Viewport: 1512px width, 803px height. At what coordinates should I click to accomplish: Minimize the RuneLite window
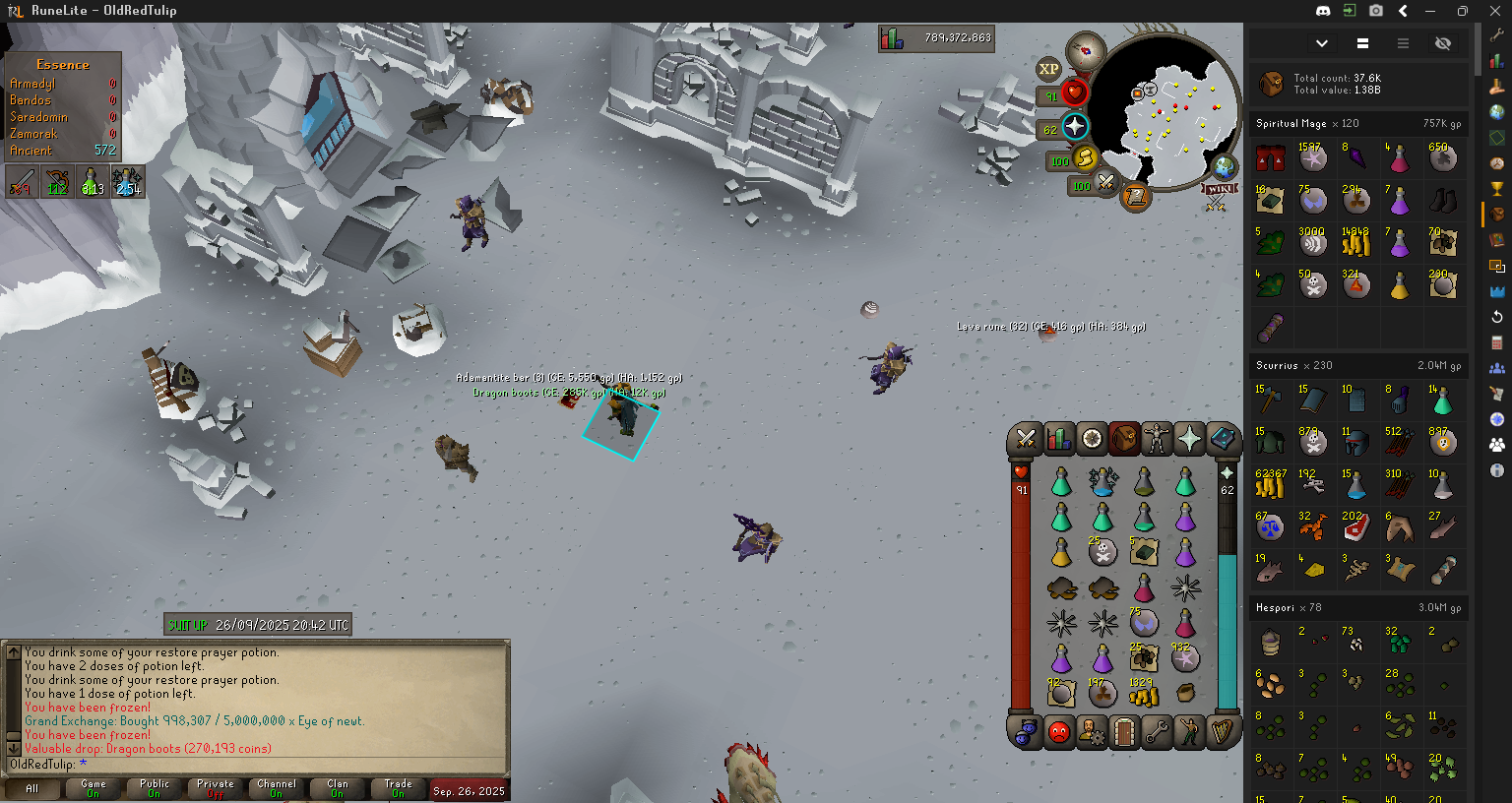point(1430,11)
